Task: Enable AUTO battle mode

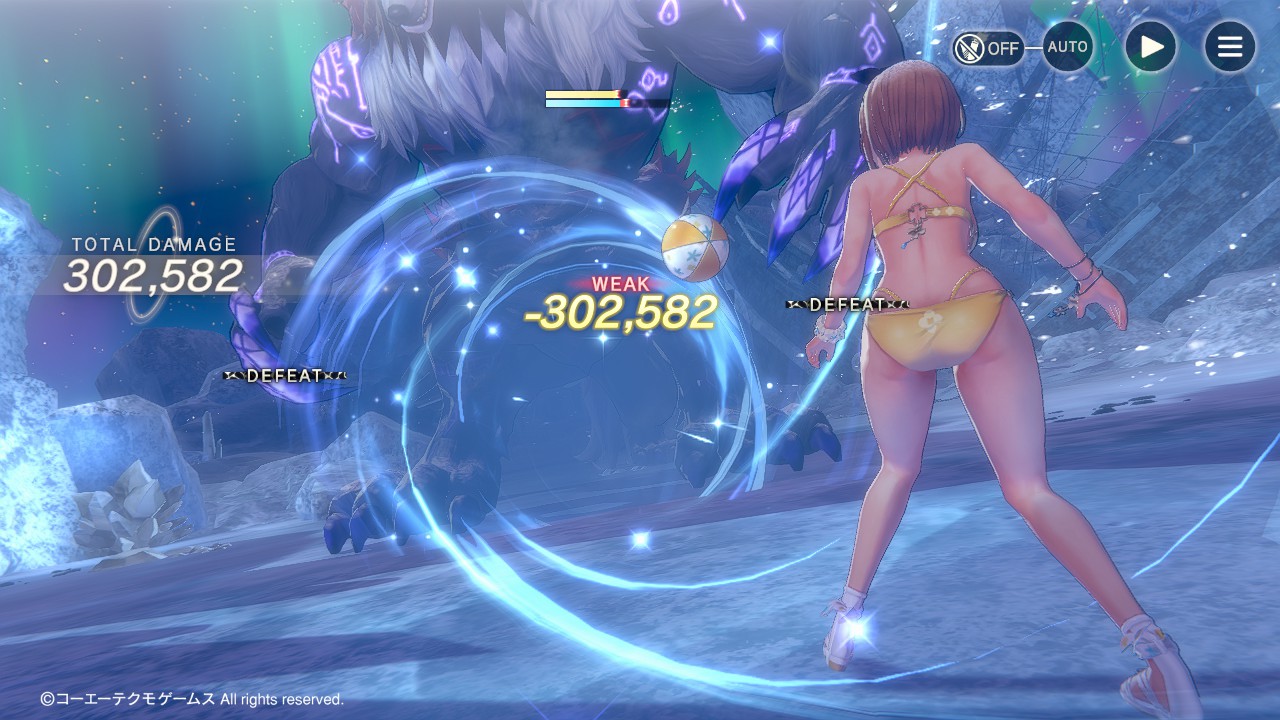Action: pos(1067,47)
